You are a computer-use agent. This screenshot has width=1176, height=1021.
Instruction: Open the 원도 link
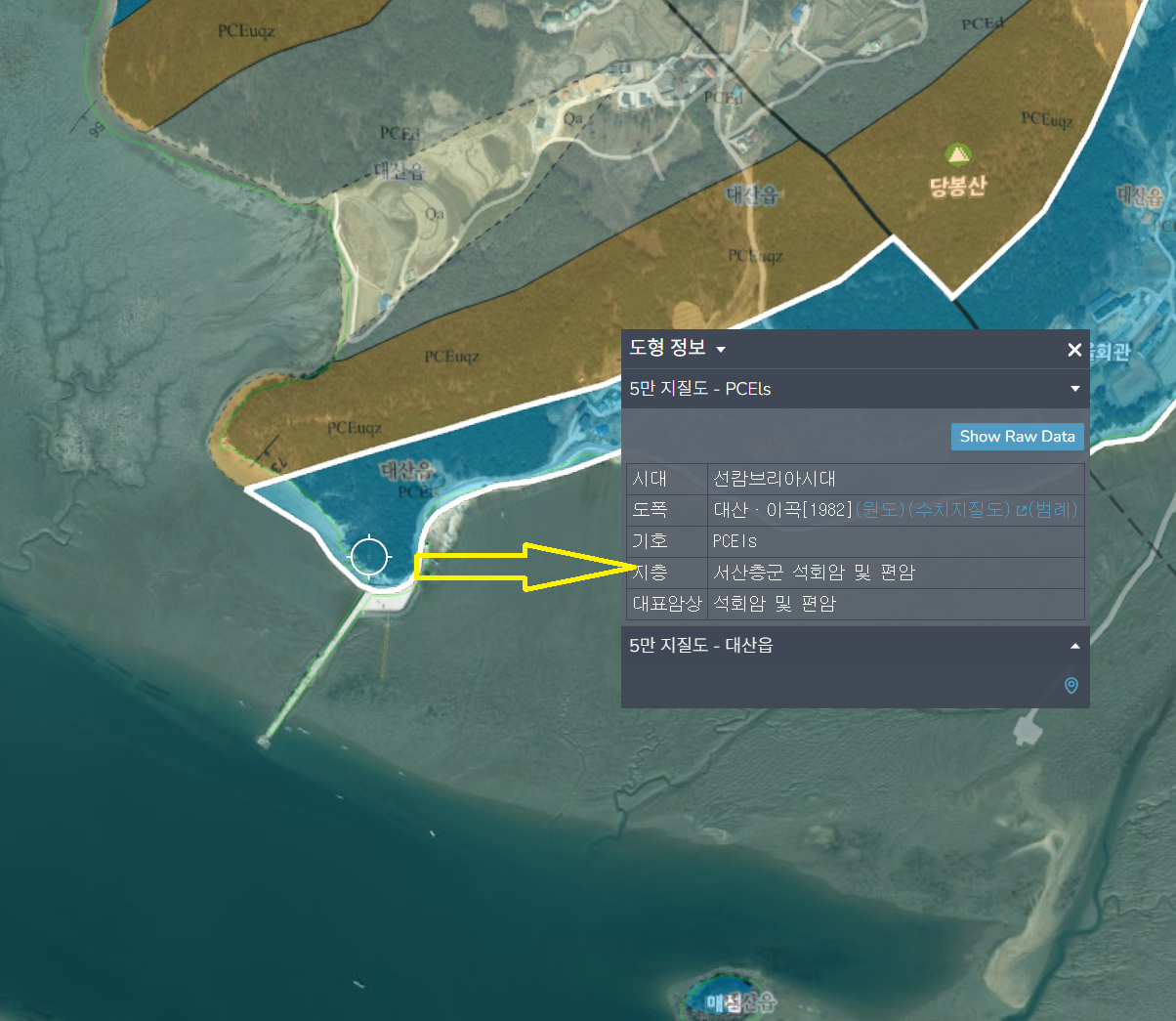[880, 509]
